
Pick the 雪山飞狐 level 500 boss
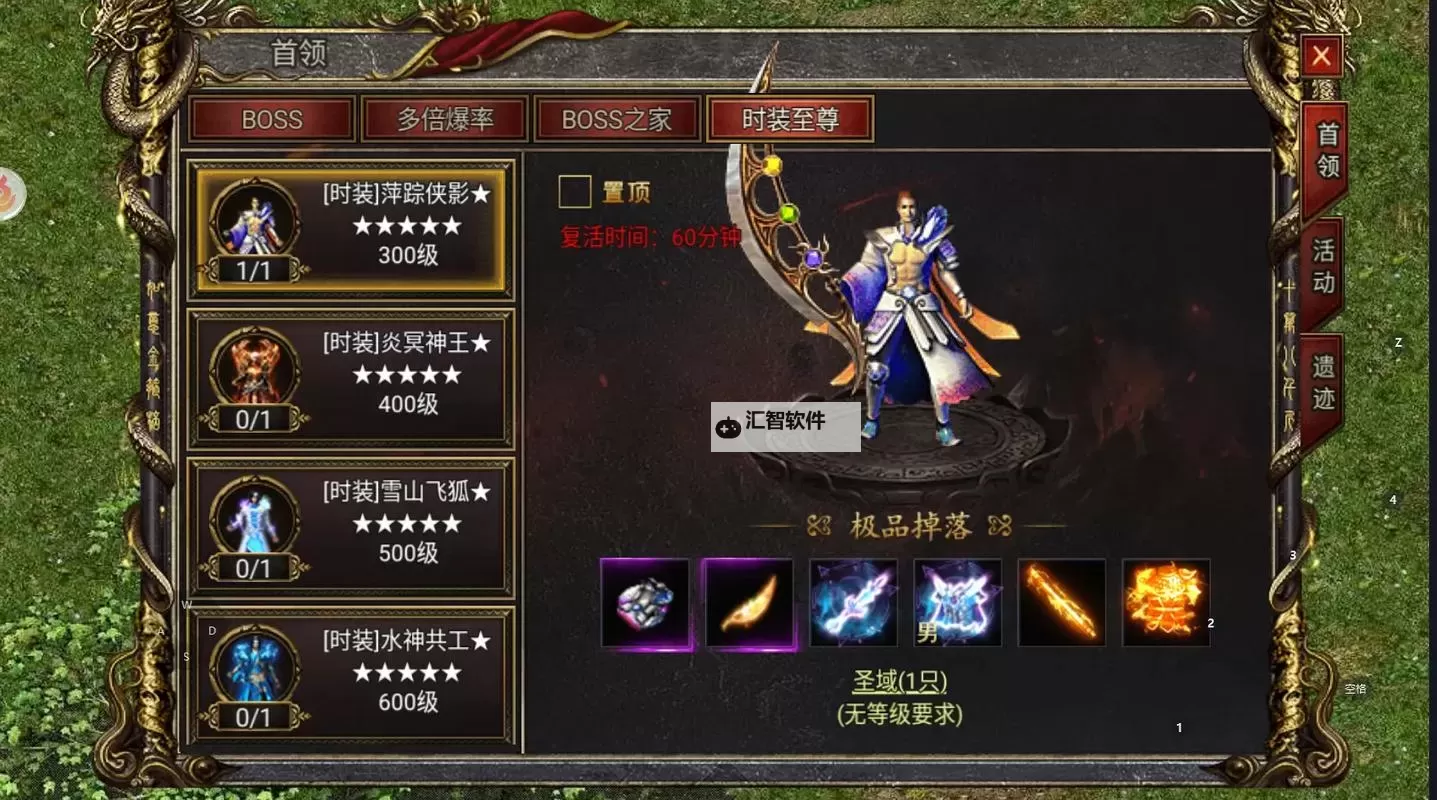click(x=351, y=527)
